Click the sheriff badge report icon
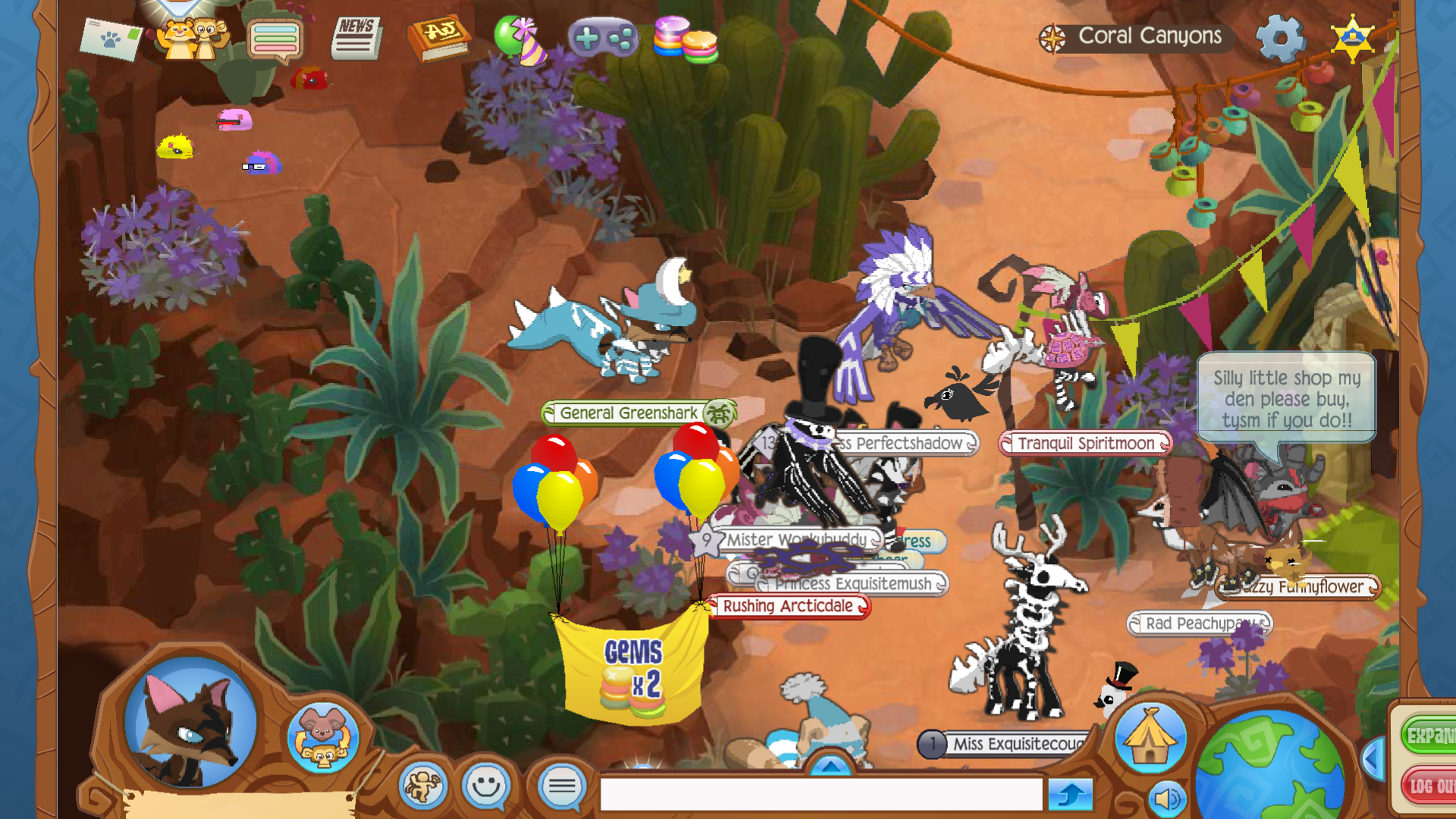Image resolution: width=1456 pixels, height=819 pixels. pyautogui.click(x=1352, y=36)
